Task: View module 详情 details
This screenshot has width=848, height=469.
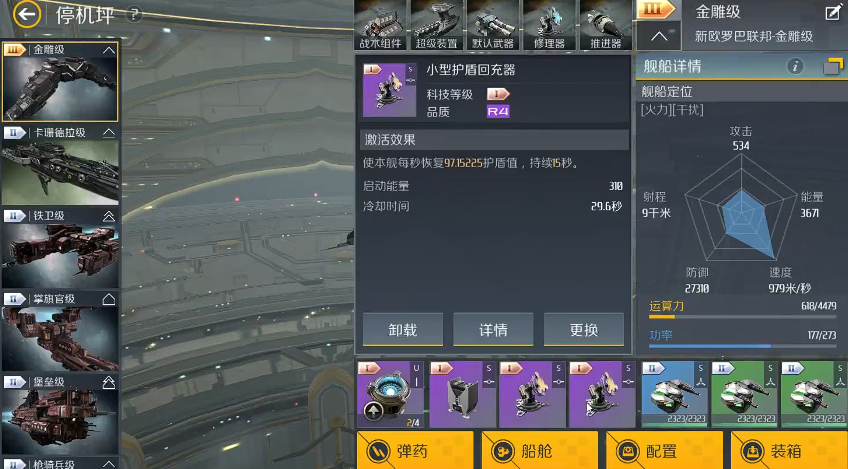Action: (493, 330)
